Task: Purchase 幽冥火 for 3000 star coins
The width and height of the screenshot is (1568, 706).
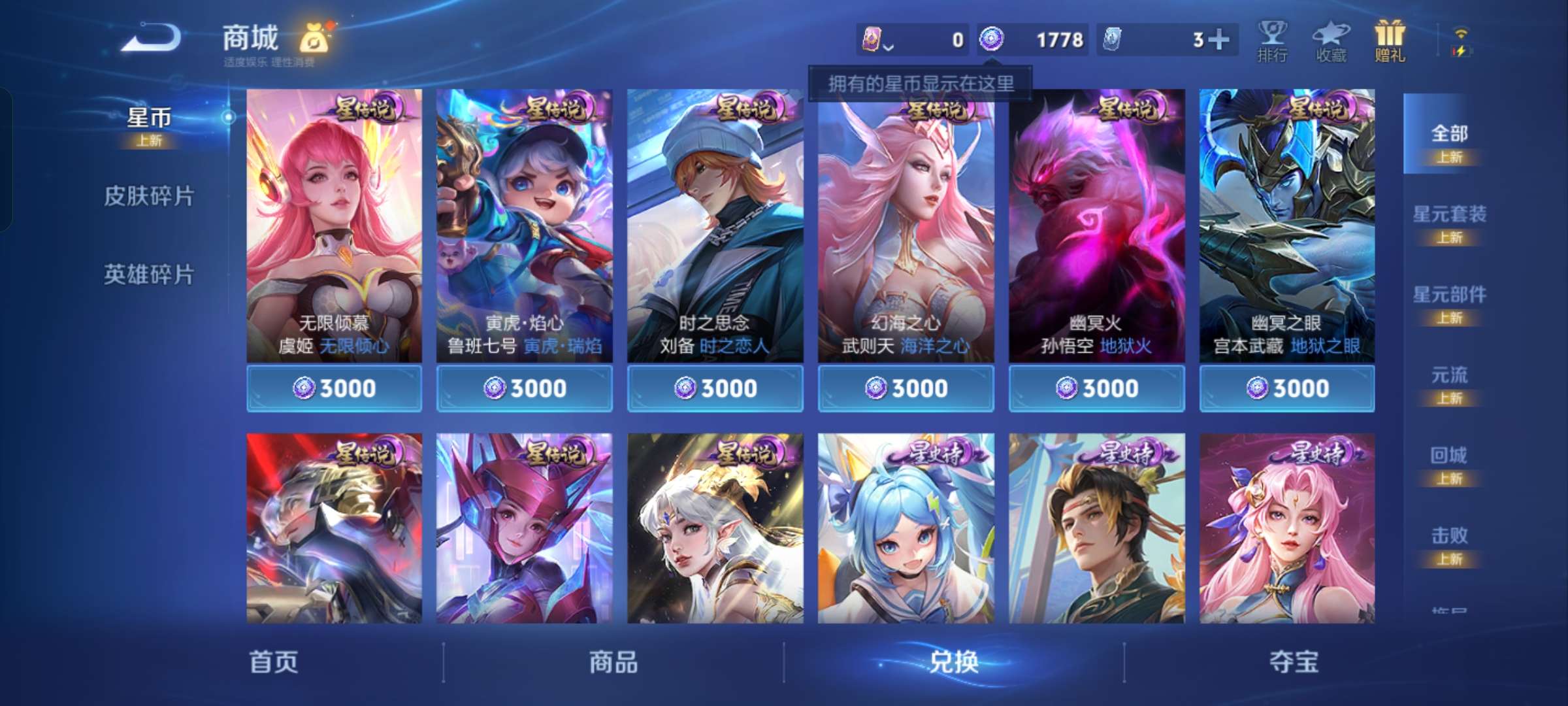Action: click(x=1096, y=388)
